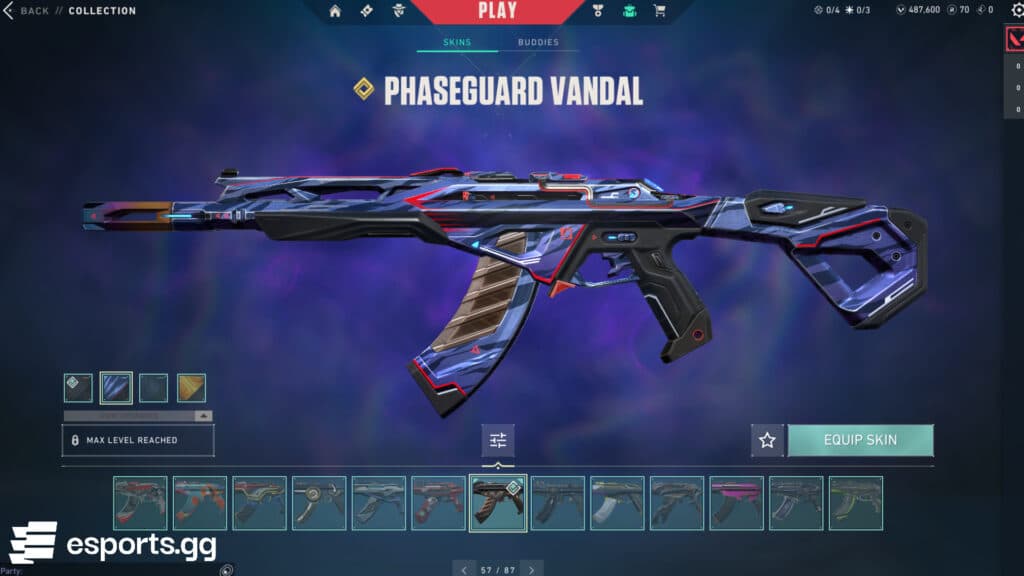Switch to the Skins tab

[x=457, y=43]
